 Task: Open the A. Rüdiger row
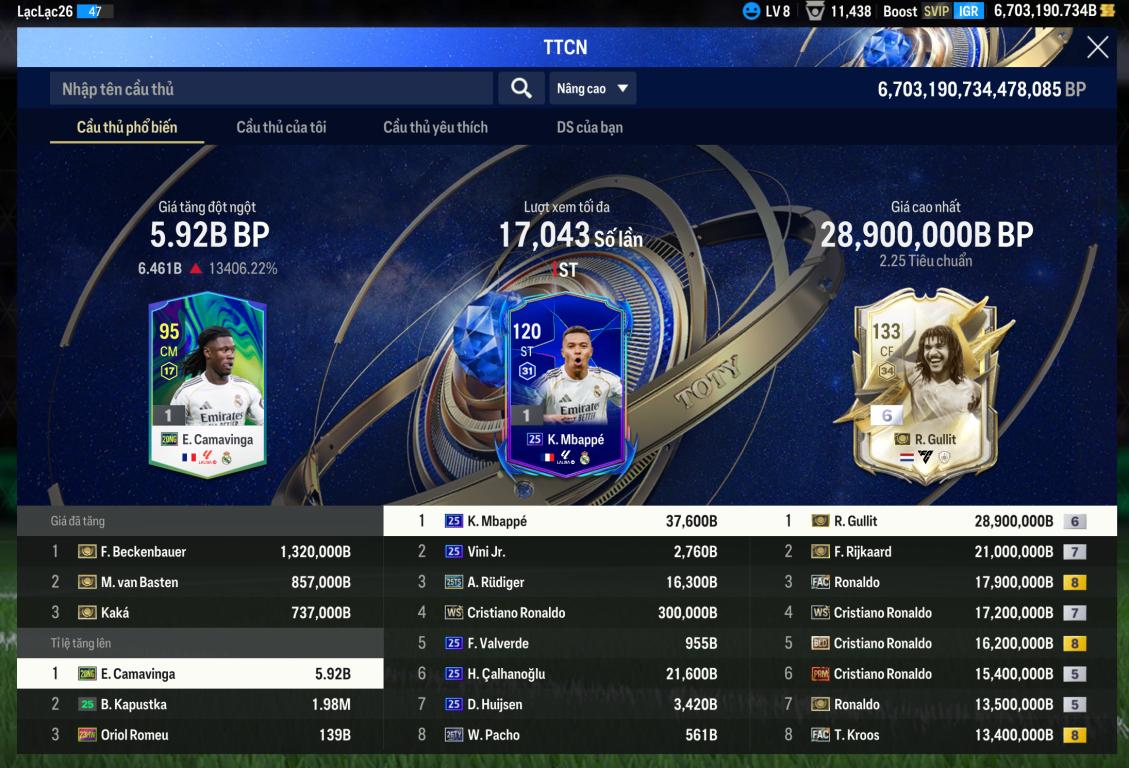click(567, 582)
